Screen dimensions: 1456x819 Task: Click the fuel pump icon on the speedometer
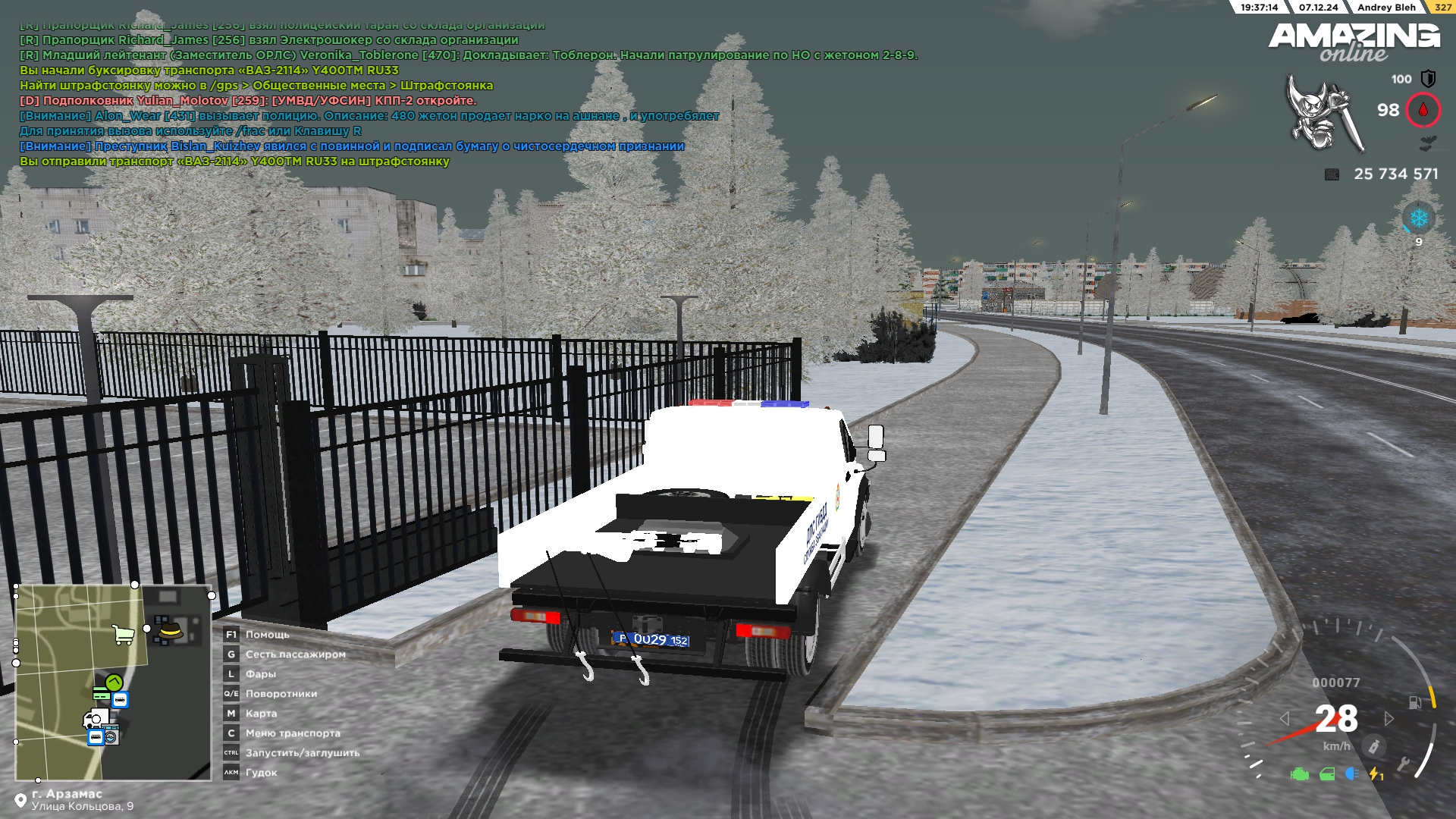[1415, 702]
